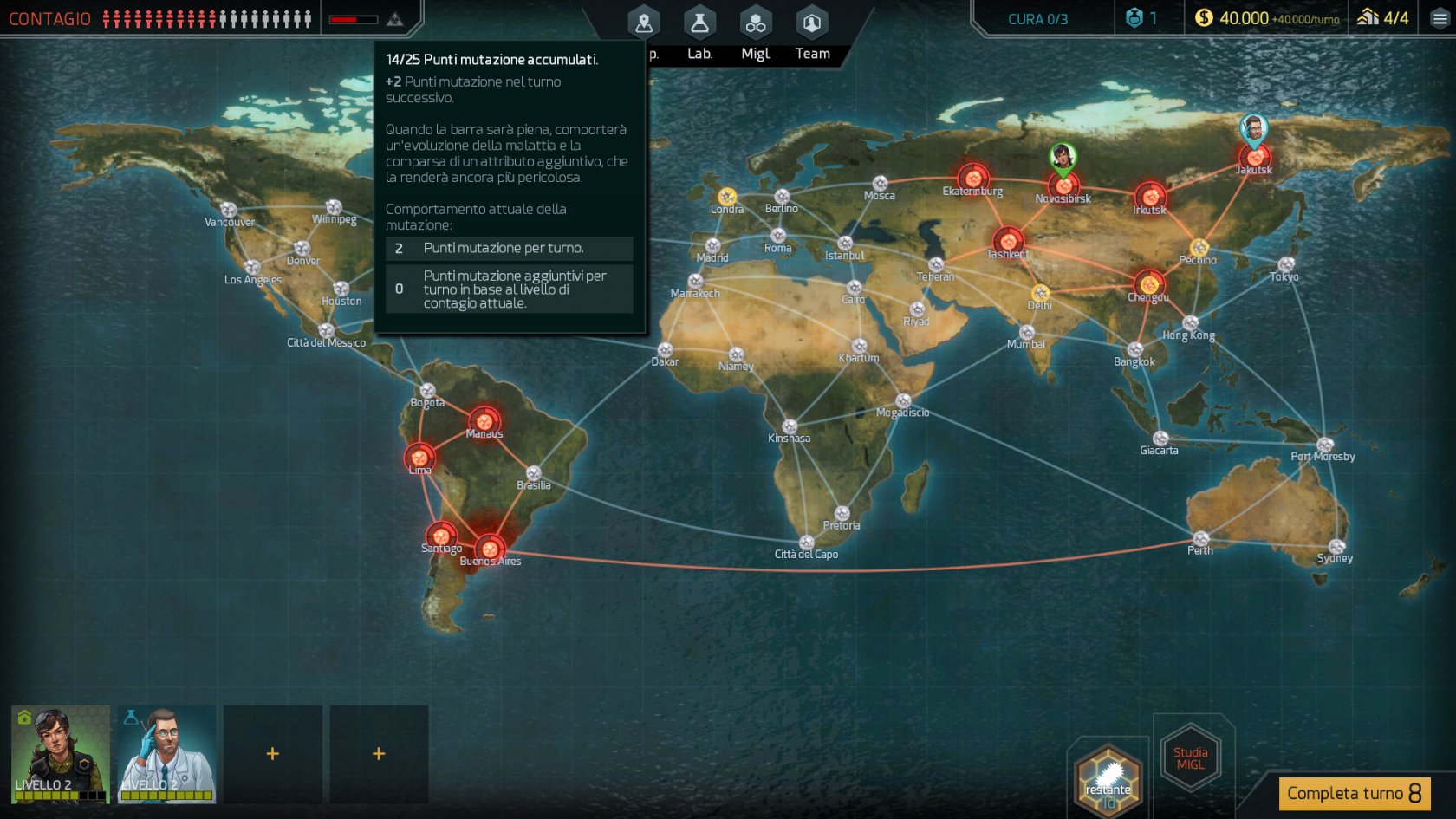Select the scientist agent portrait
1456x819 pixels.
point(166,753)
